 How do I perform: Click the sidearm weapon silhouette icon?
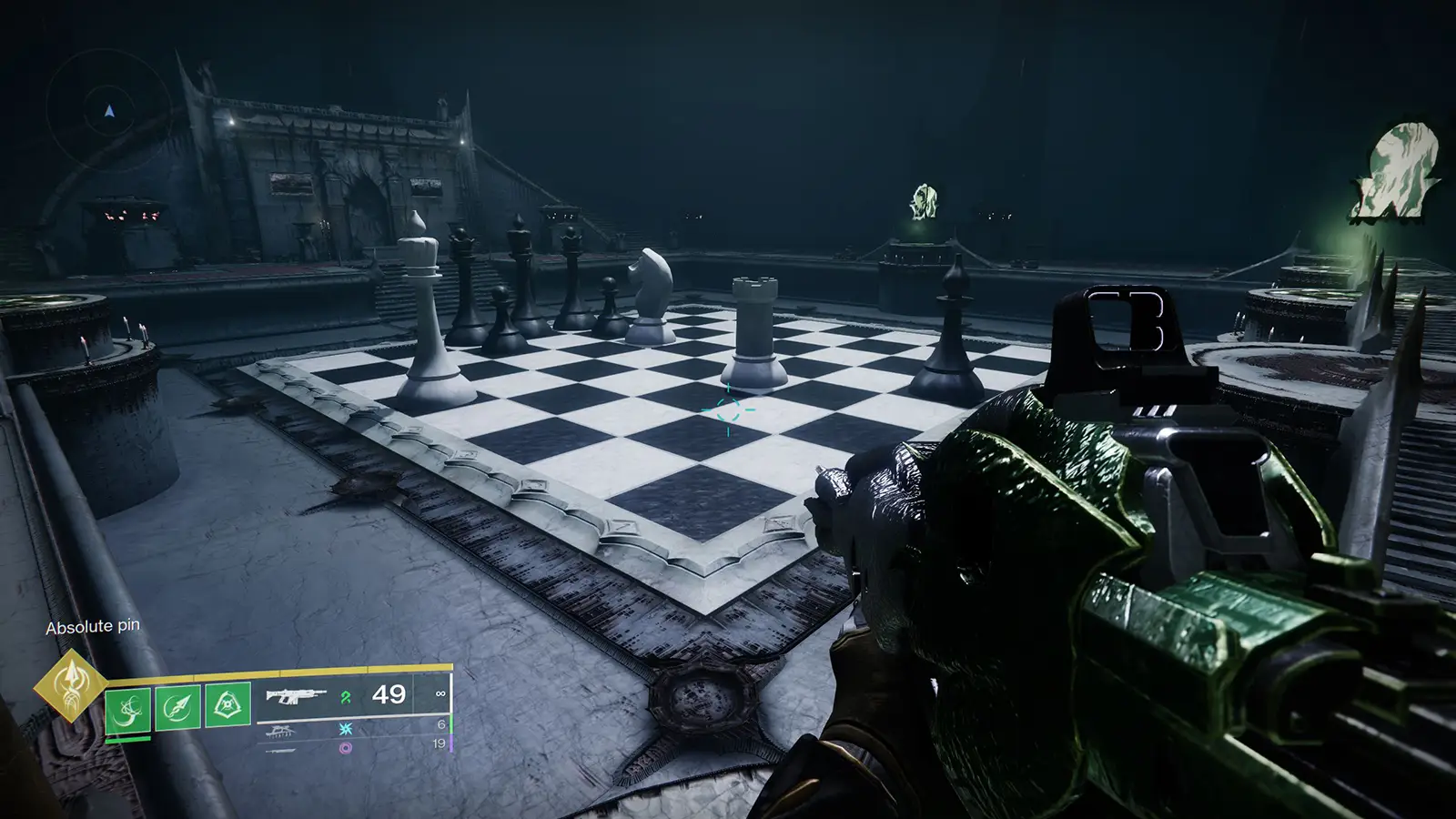pos(280,730)
